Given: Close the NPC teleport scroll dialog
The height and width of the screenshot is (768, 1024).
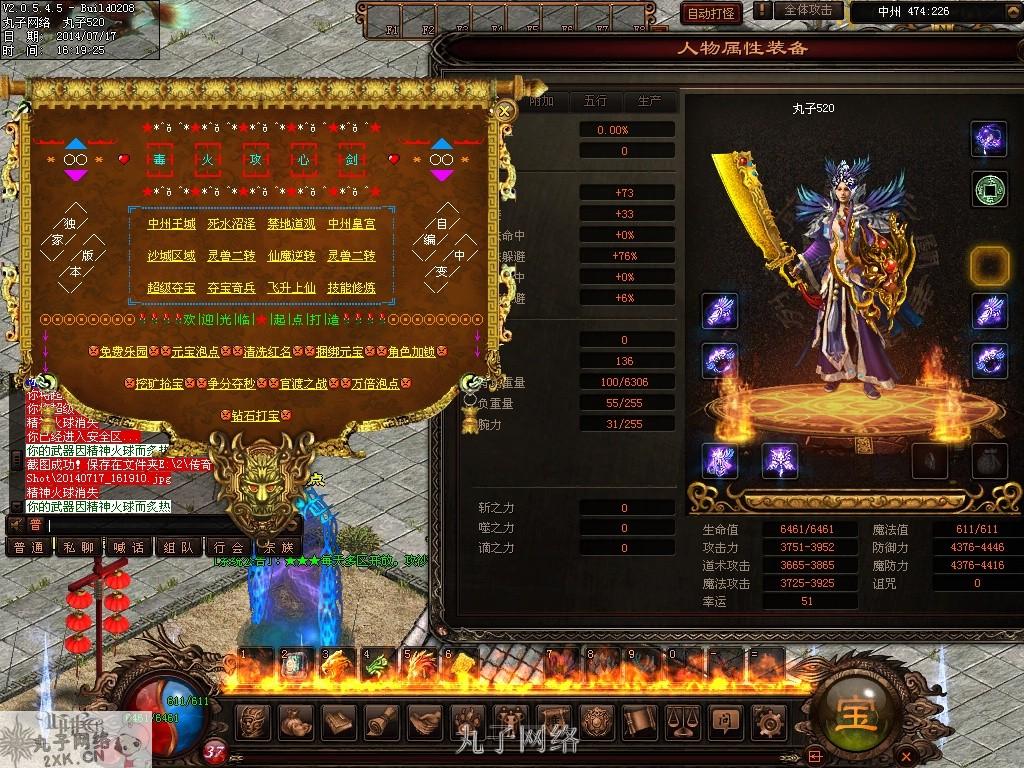Looking at the screenshot, I should tap(505, 110).
